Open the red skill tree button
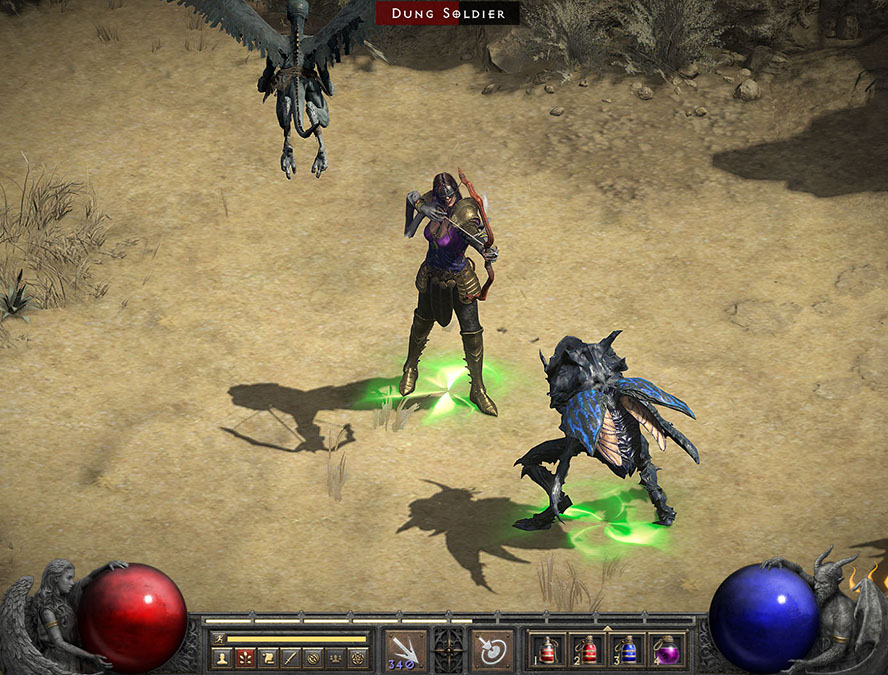 [243, 658]
